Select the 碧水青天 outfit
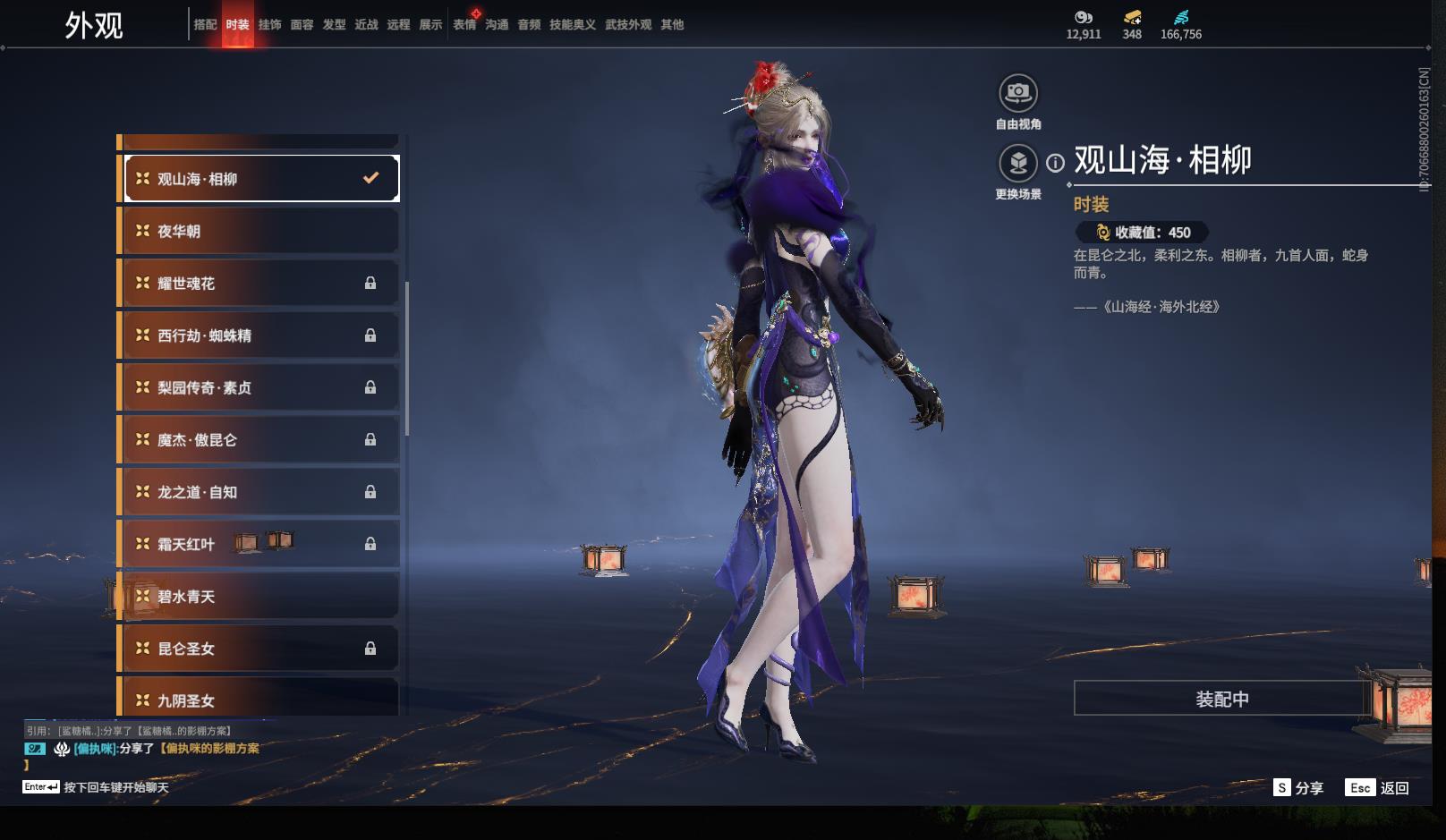This screenshot has height=840, width=1446. coord(259,597)
